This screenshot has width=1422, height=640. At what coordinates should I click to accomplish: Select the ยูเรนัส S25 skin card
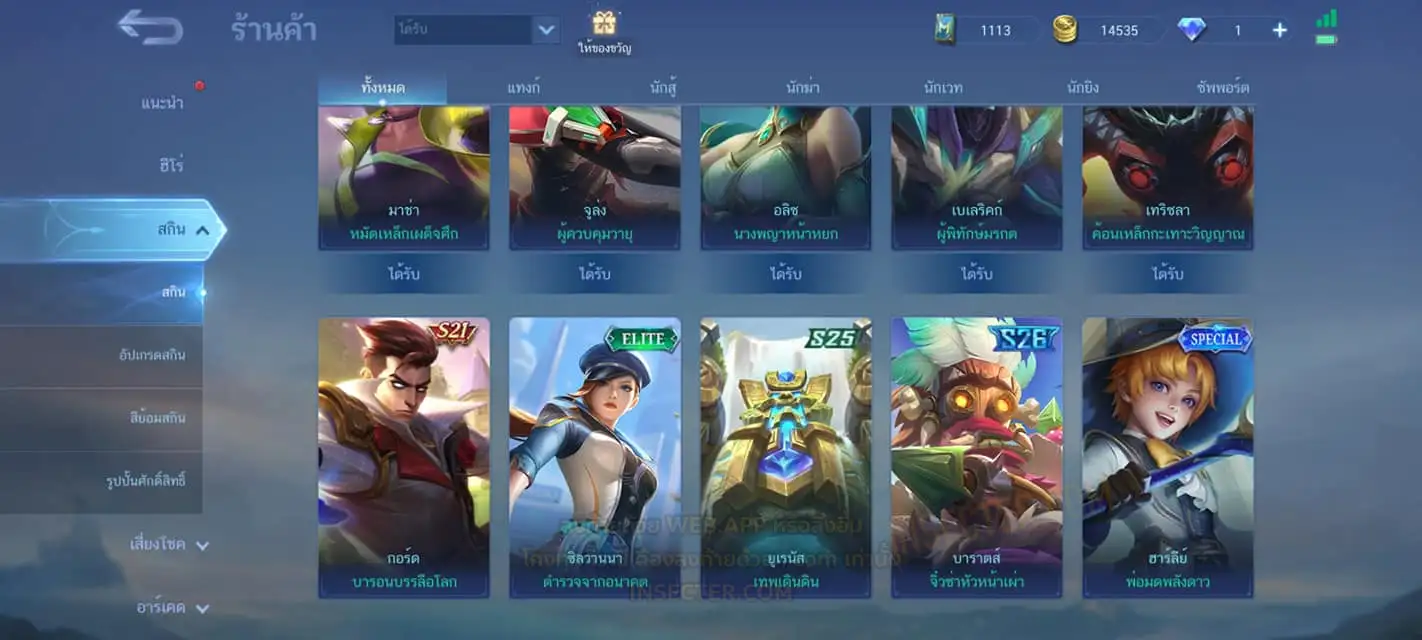786,457
